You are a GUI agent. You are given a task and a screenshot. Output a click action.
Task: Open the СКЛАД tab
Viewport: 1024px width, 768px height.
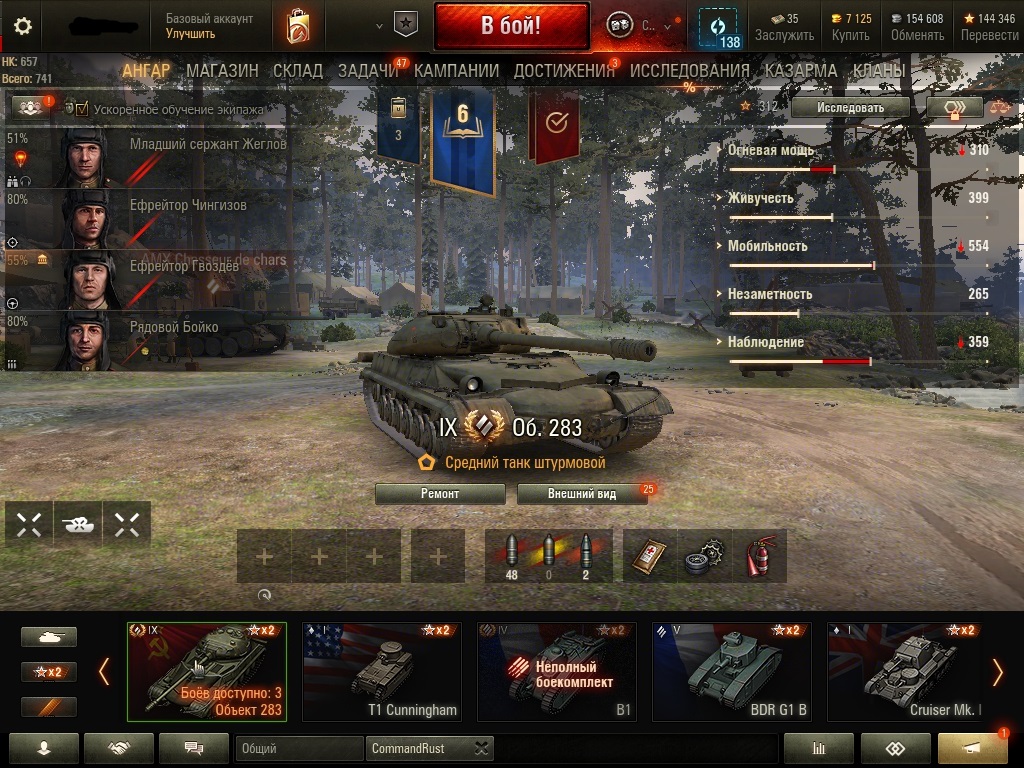click(x=298, y=71)
